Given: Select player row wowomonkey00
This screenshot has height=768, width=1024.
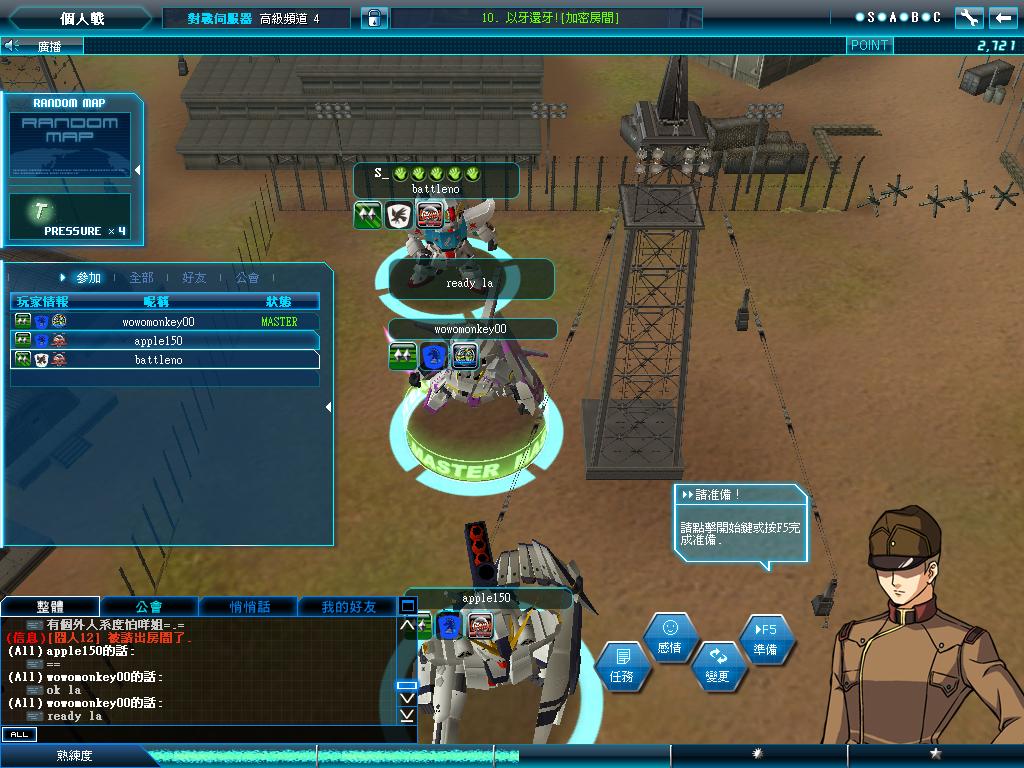Looking at the screenshot, I should tap(165, 322).
